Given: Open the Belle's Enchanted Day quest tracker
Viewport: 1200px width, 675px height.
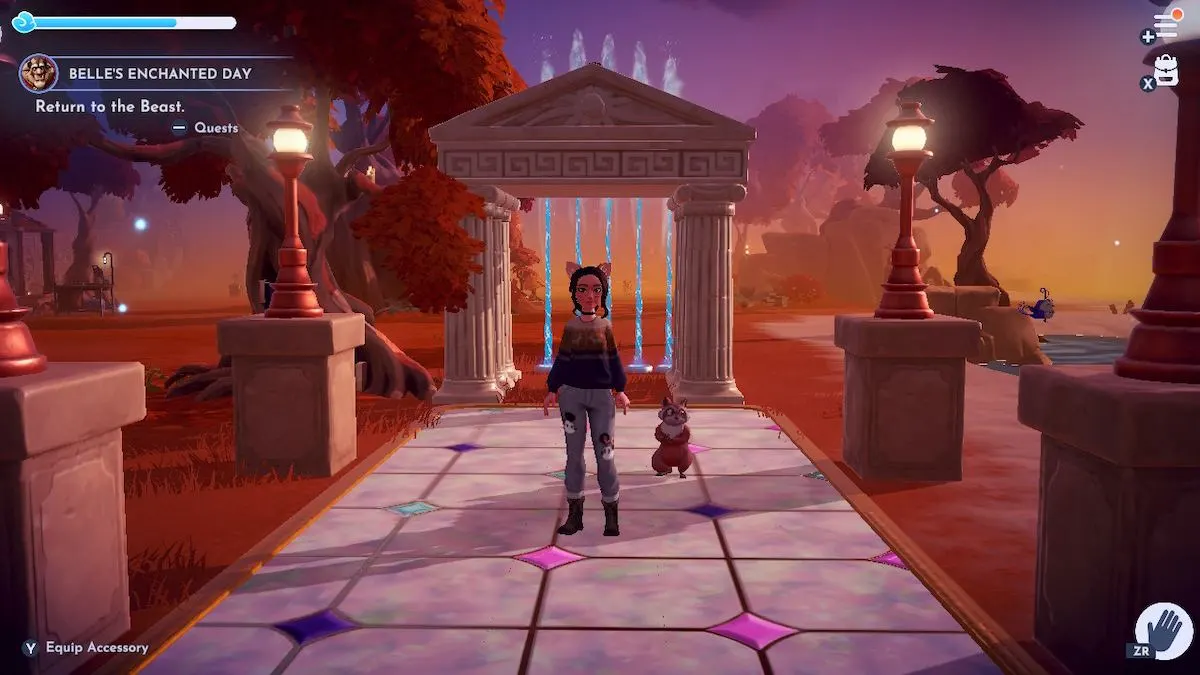Looking at the screenshot, I should point(160,74).
